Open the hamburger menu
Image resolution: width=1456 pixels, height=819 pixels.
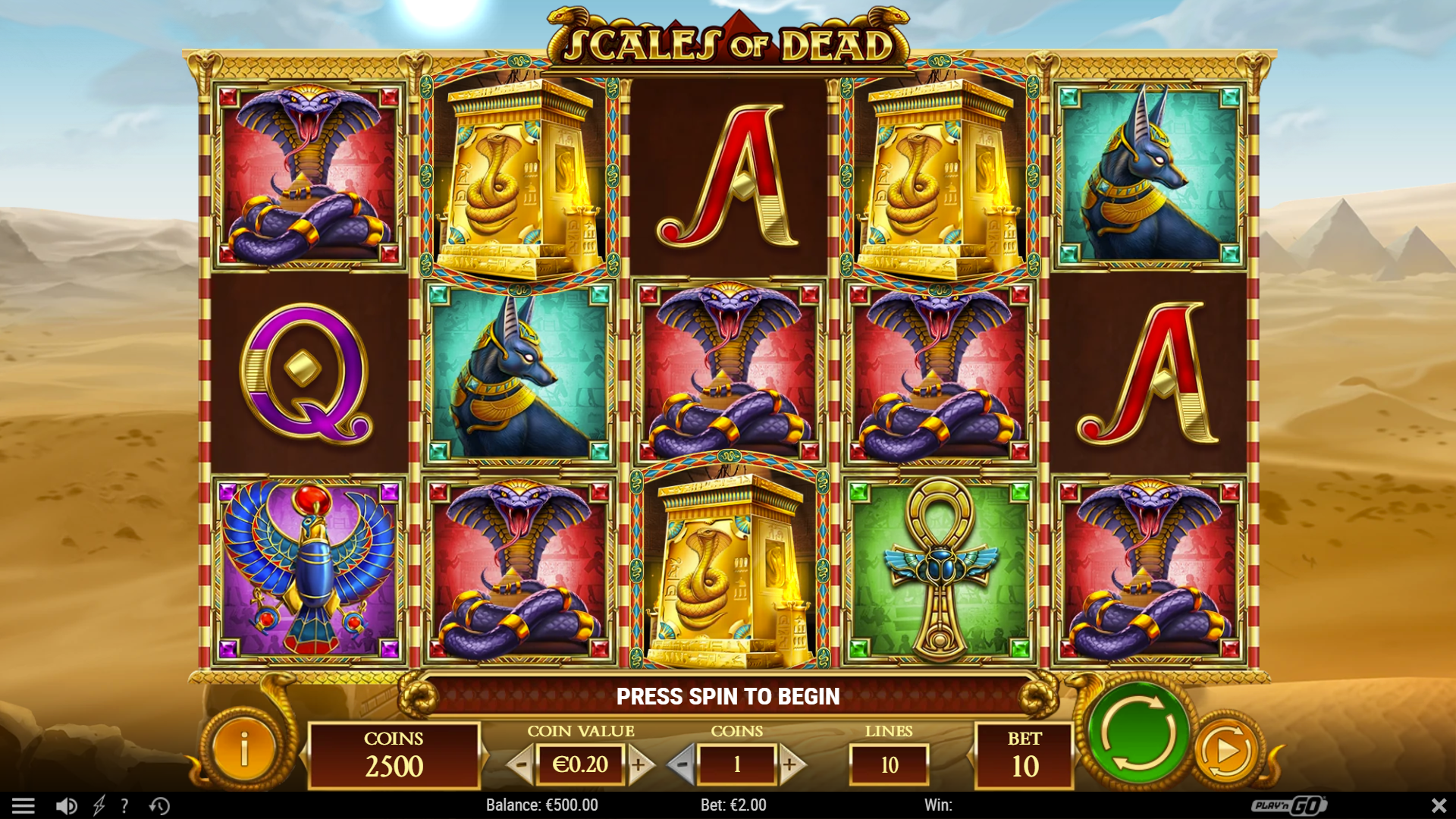point(24,805)
